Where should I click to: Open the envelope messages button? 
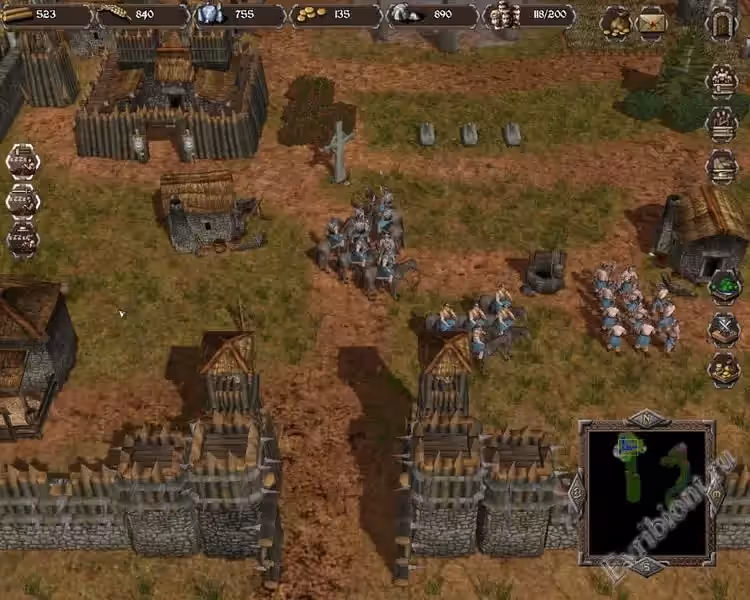[x=653, y=22]
